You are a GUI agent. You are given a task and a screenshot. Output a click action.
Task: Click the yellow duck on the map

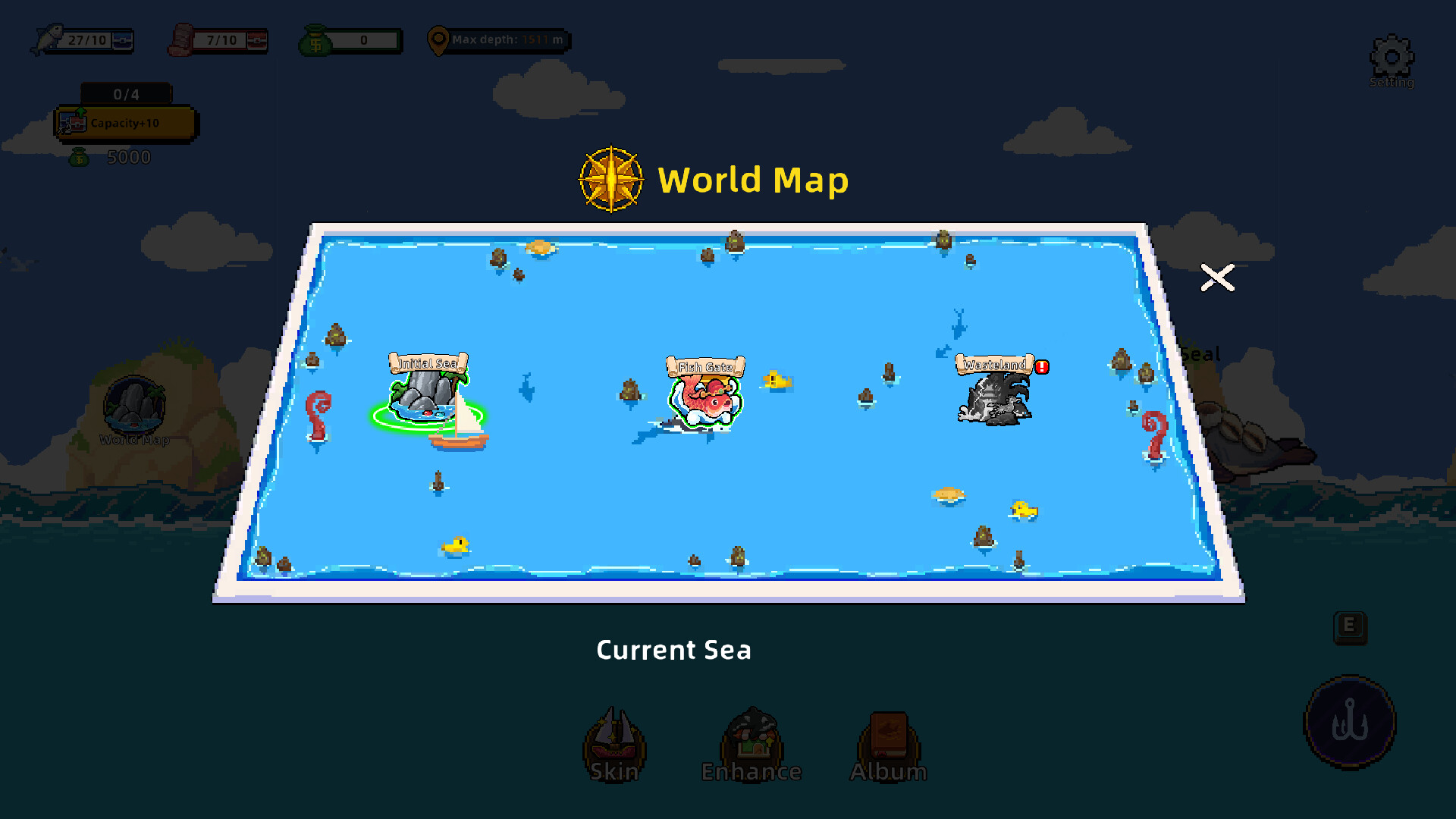click(453, 544)
